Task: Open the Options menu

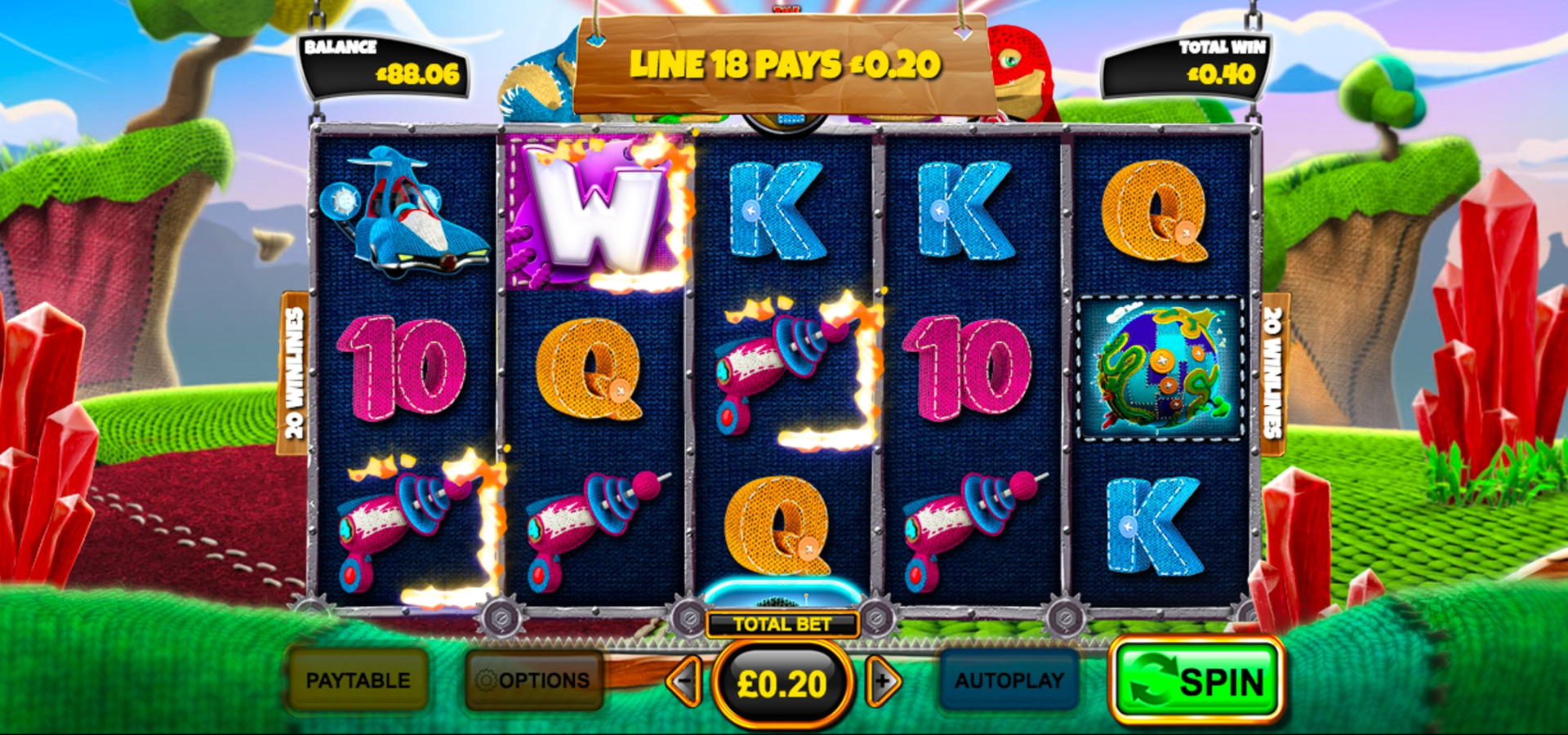Action: point(534,680)
